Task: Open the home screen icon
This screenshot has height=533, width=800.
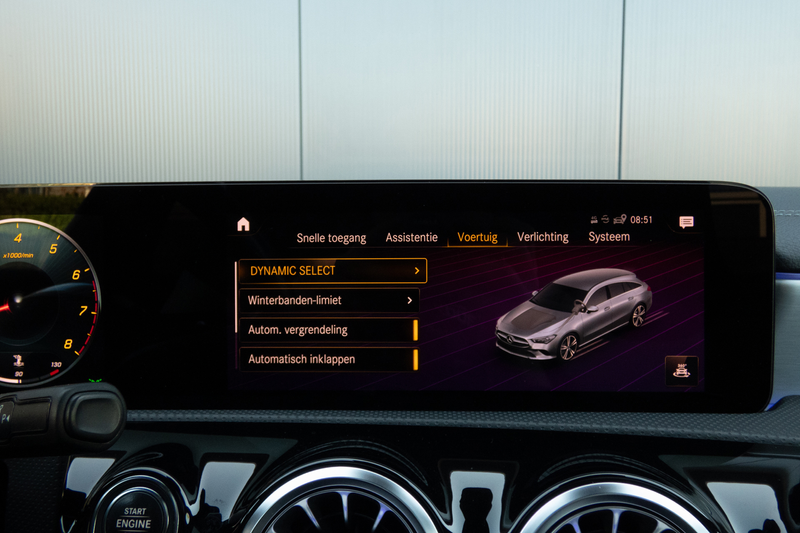Action: (x=243, y=224)
